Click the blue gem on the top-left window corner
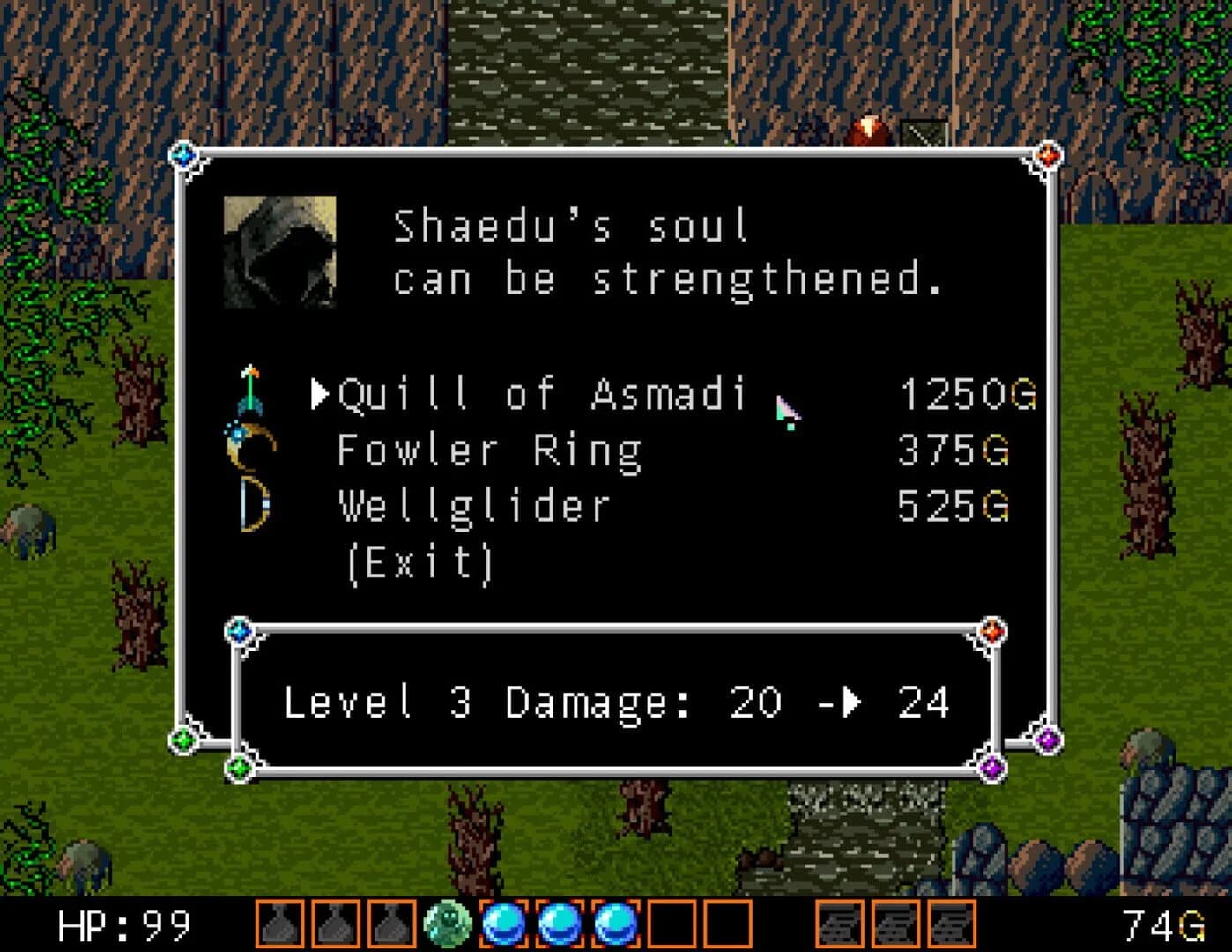This screenshot has height=952, width=1232. pyautogui.click(x=184, y=154)
